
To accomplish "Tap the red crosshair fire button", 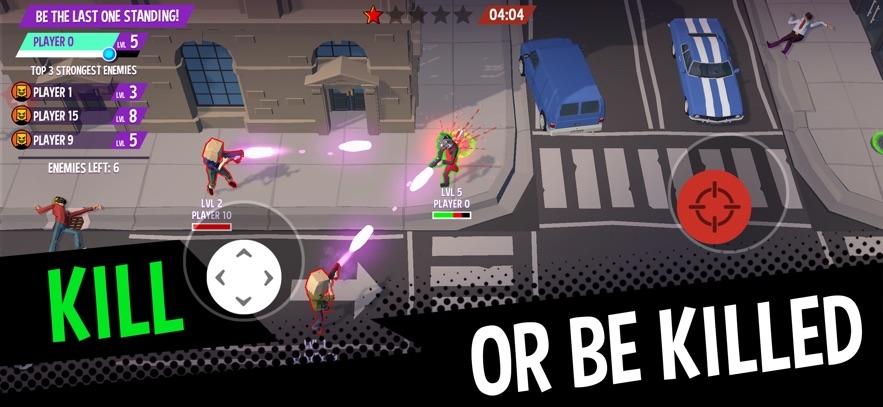I will pos(714,195).
